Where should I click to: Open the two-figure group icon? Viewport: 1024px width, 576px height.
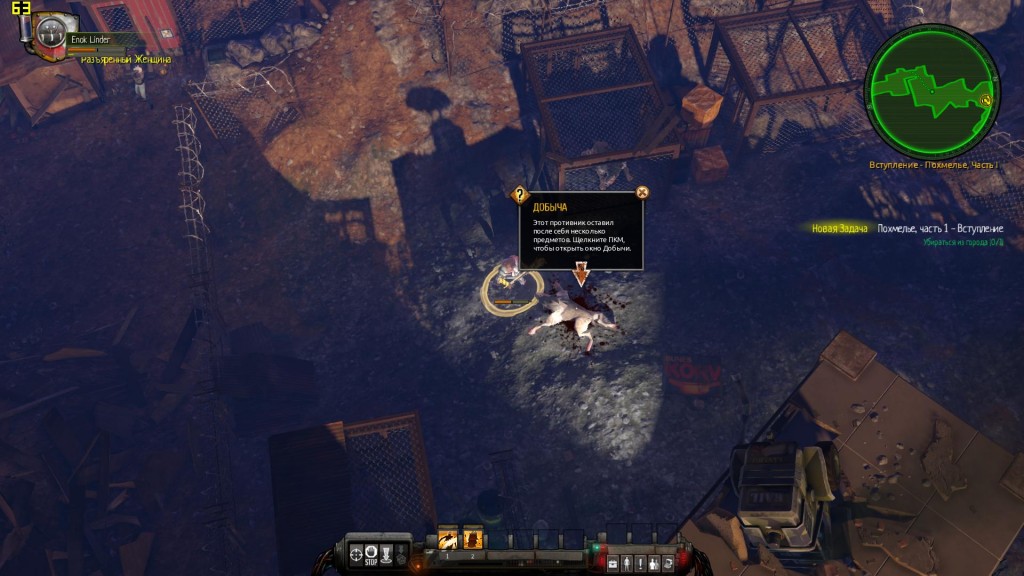click(654, 564)
